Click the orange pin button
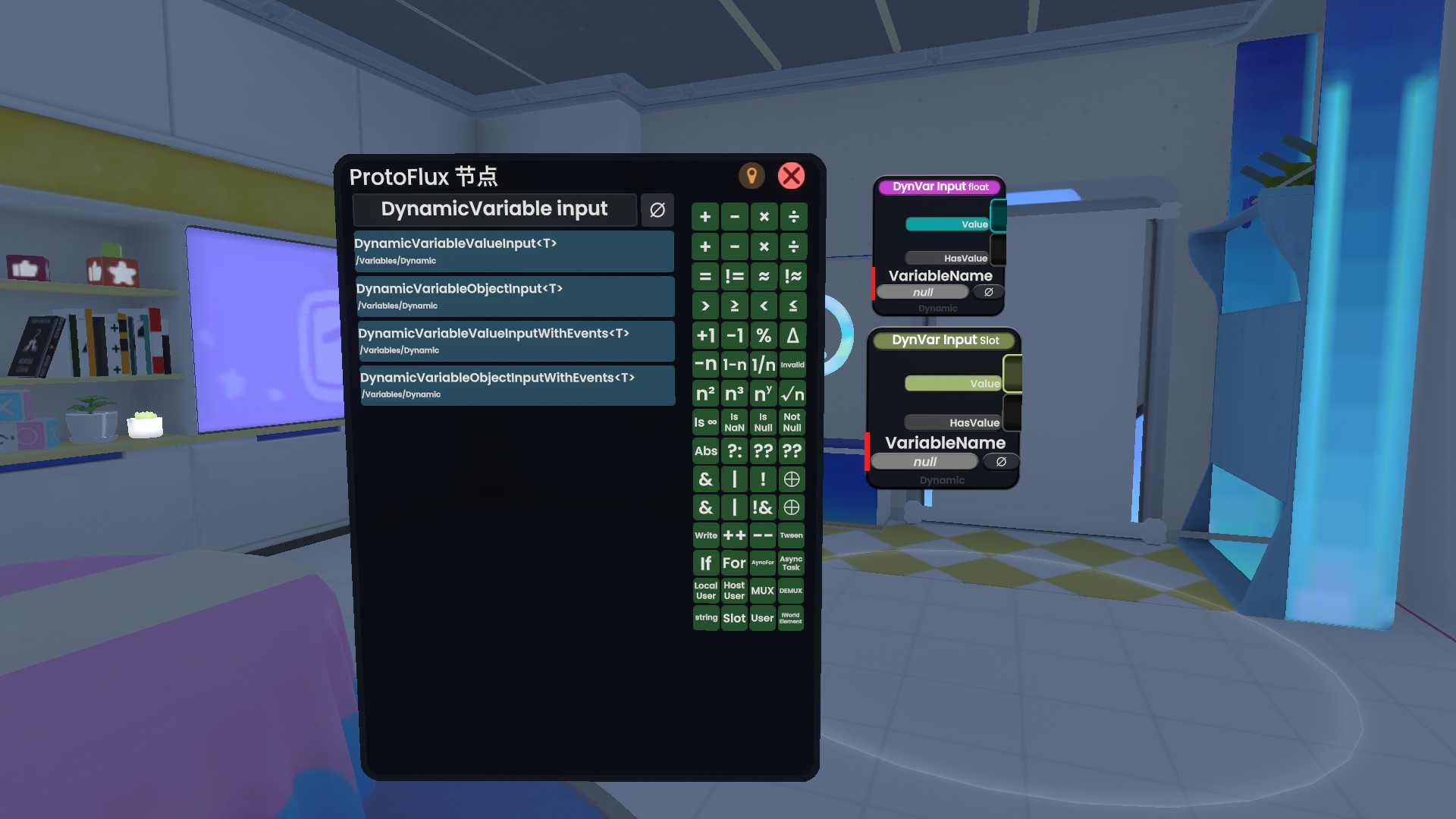1456x819 pixels. (x=752, y=176)
